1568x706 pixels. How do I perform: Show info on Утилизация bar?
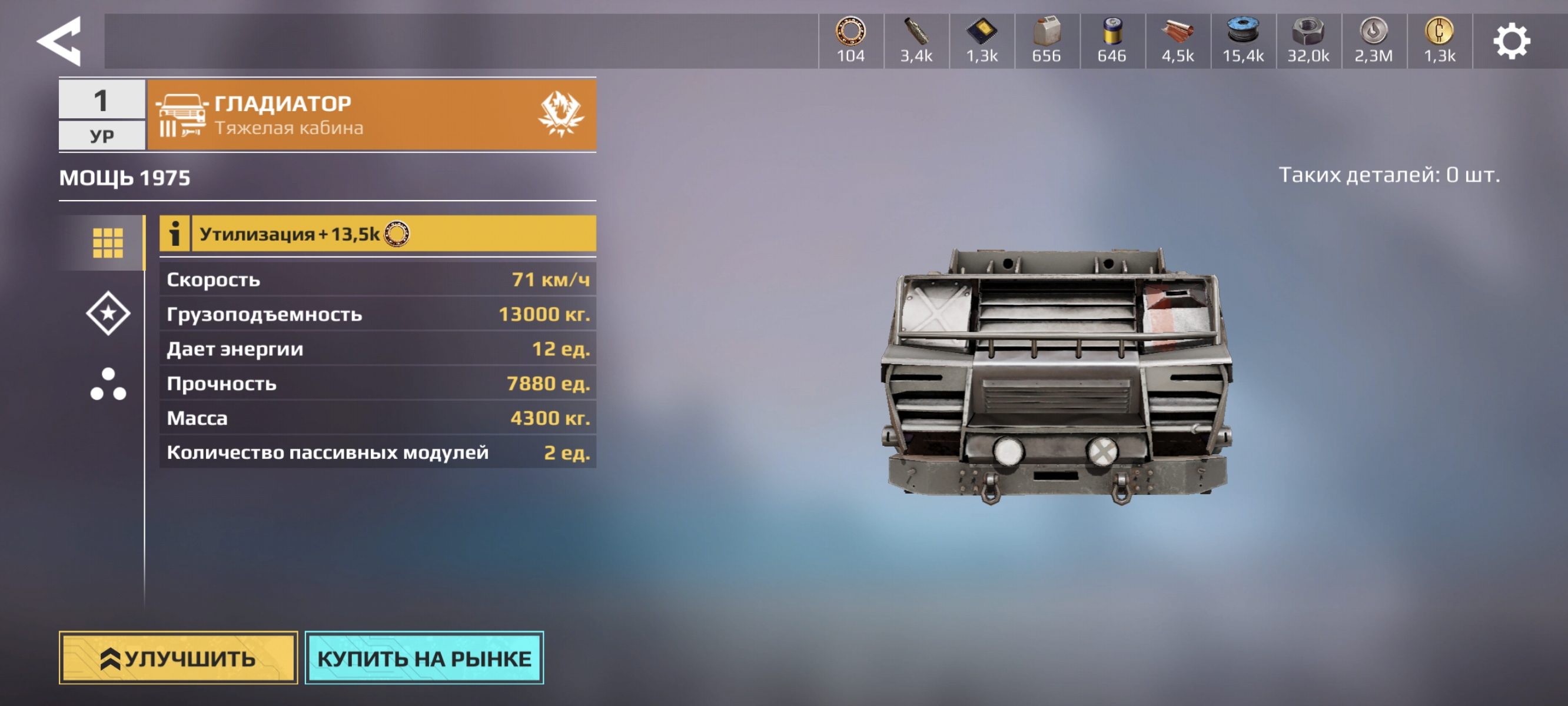click(x=175, y=234)
